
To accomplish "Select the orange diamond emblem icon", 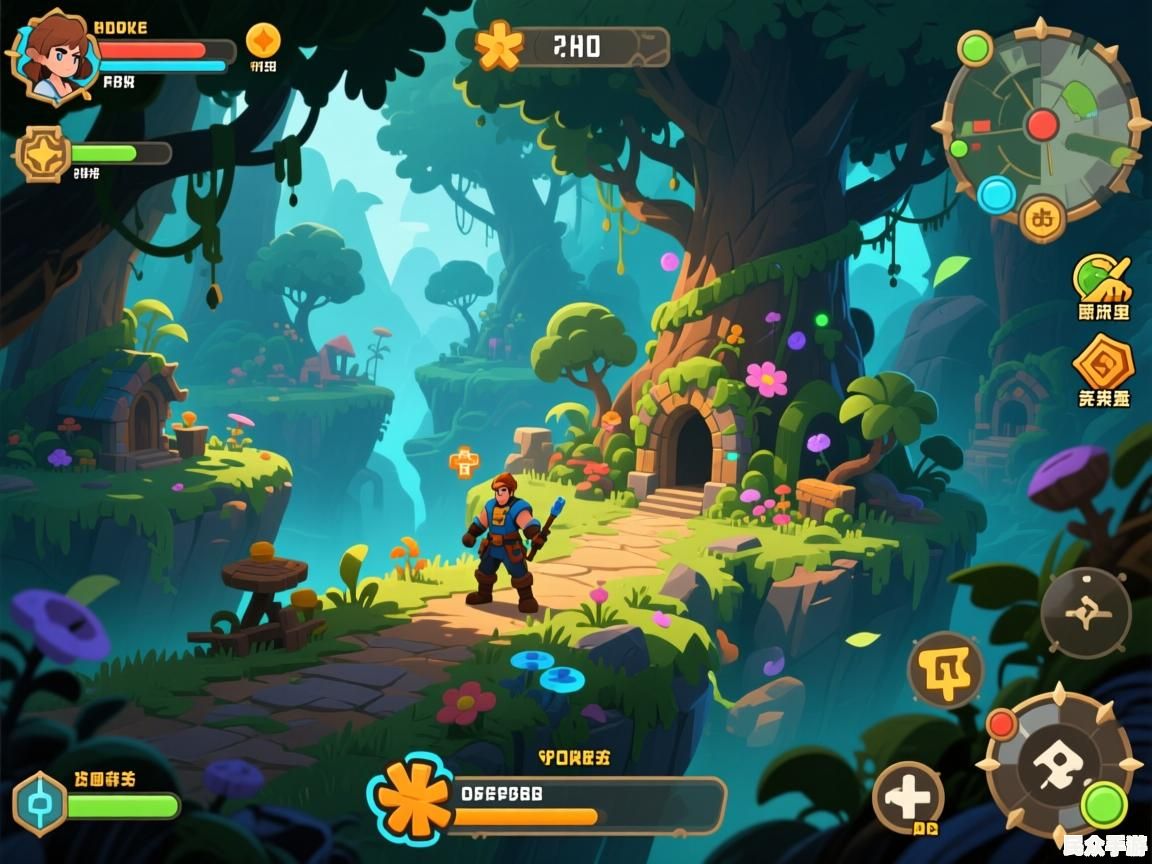I will (x=1103, y=362).
